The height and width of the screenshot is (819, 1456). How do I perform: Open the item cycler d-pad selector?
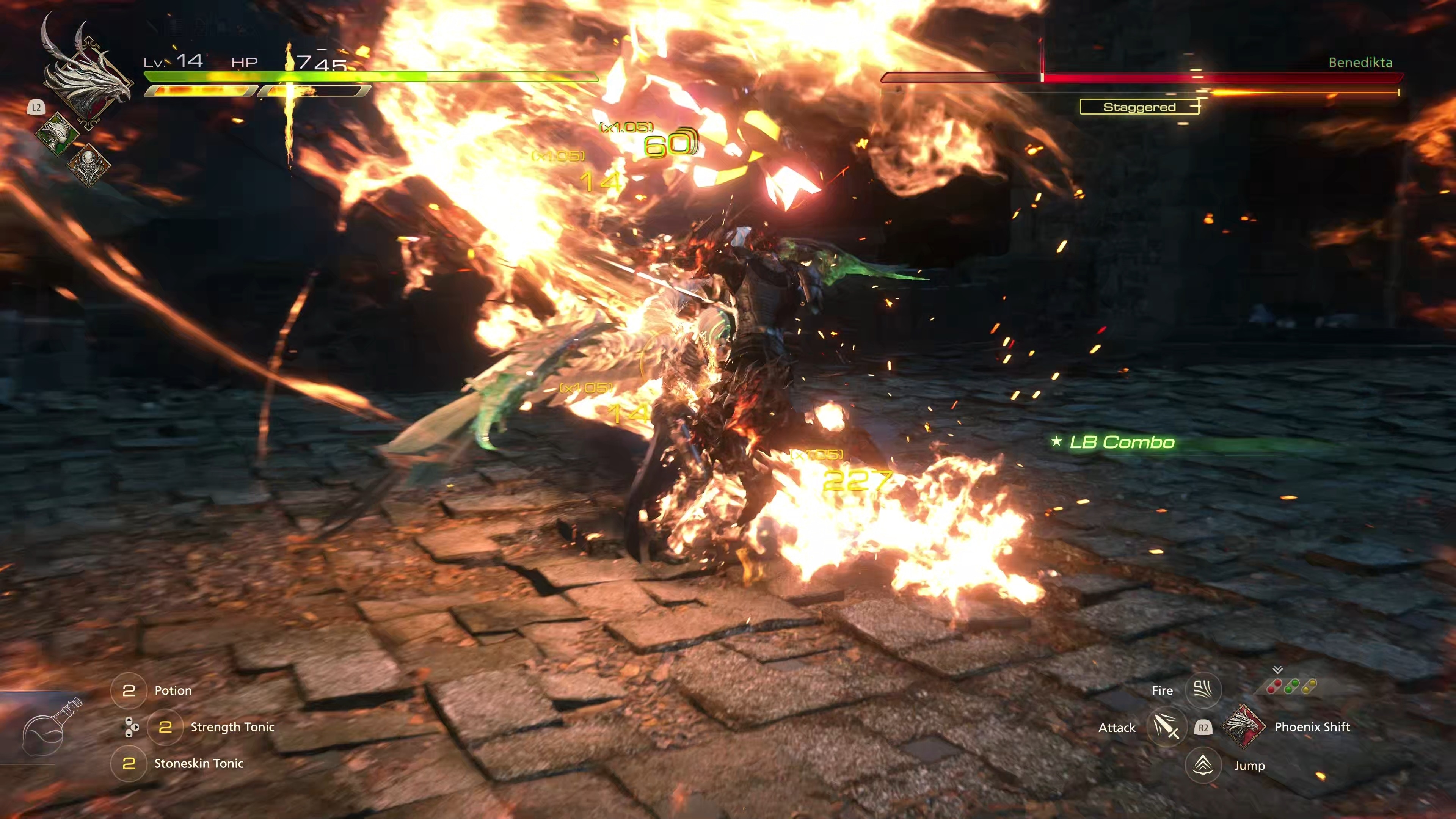pos(130,728)
